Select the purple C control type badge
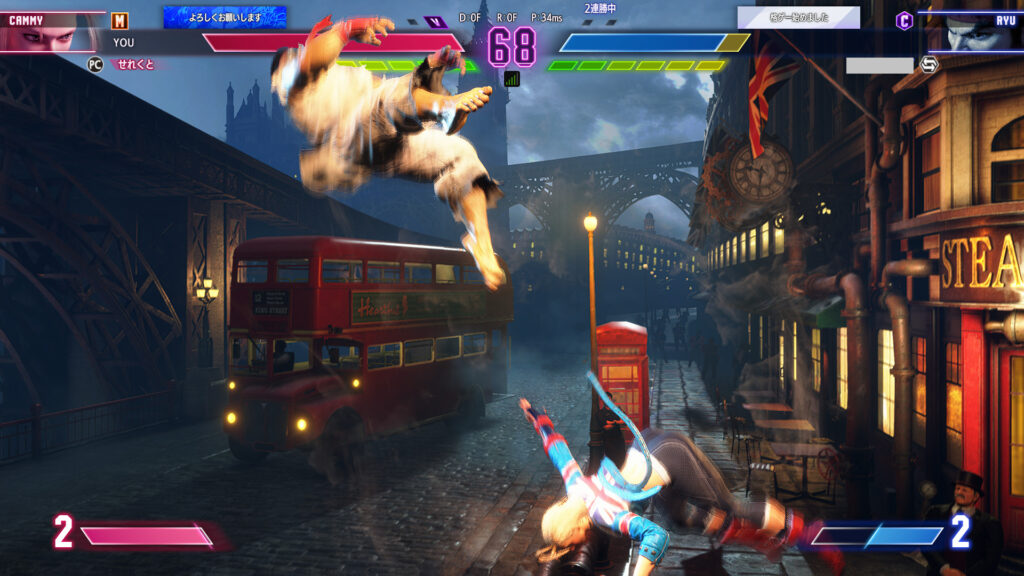Screen dimensions: 1024x576 point(904,20)
